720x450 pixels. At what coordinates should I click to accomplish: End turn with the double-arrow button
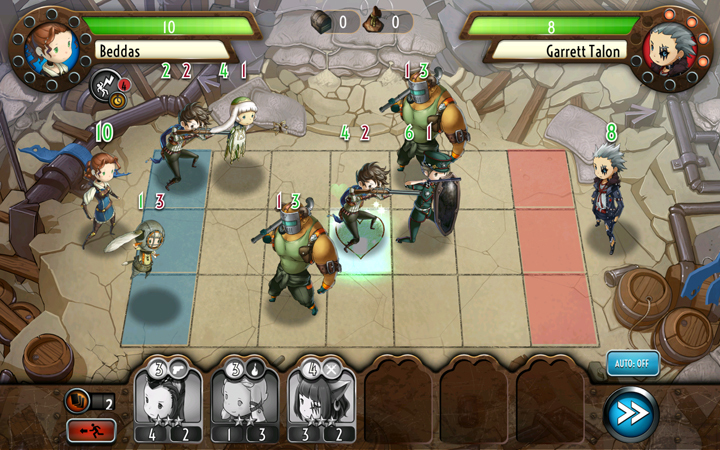[x=631, y=414]
